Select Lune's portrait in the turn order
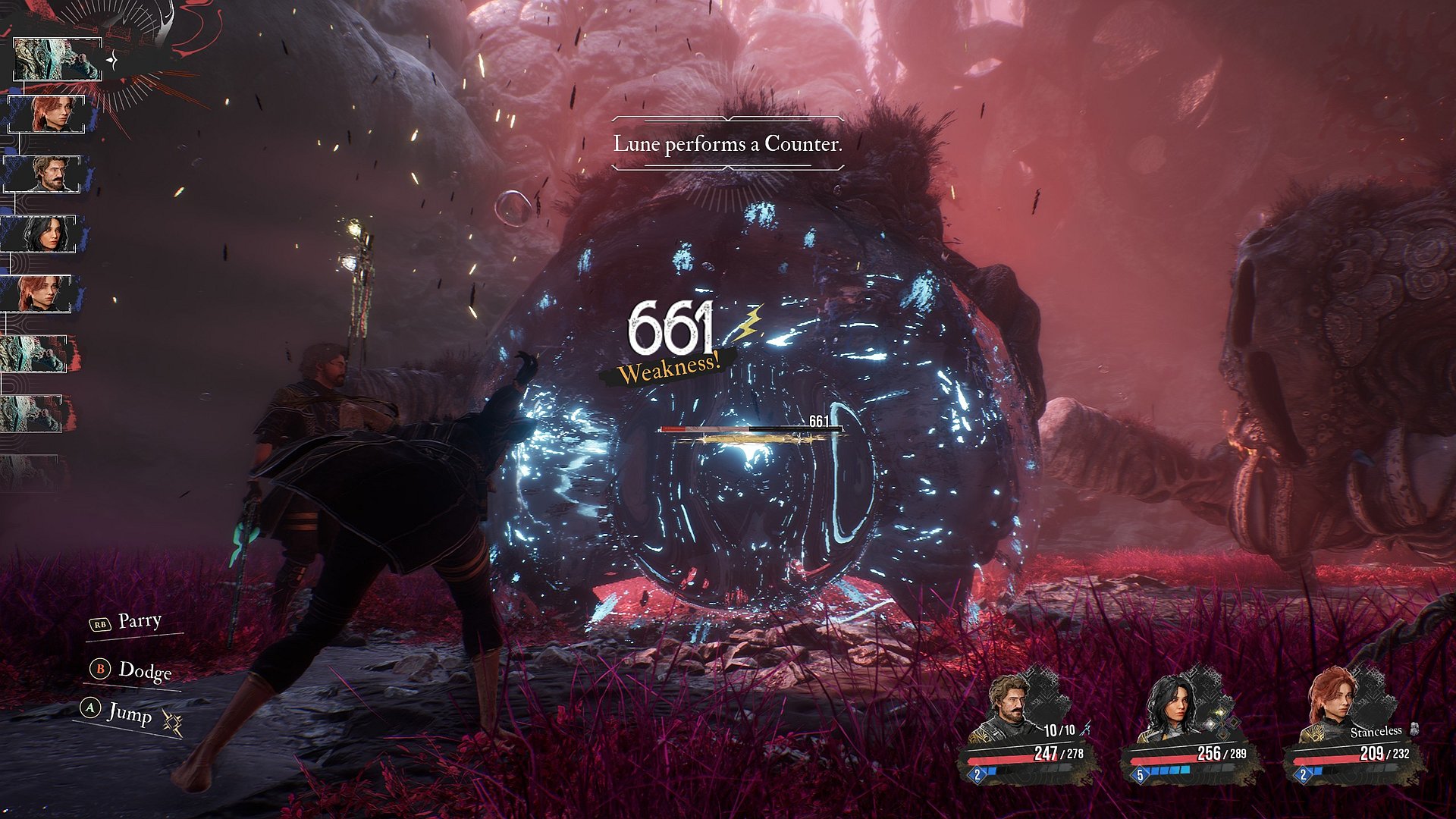Screen dimensions: 1456x819 [42, 234]
